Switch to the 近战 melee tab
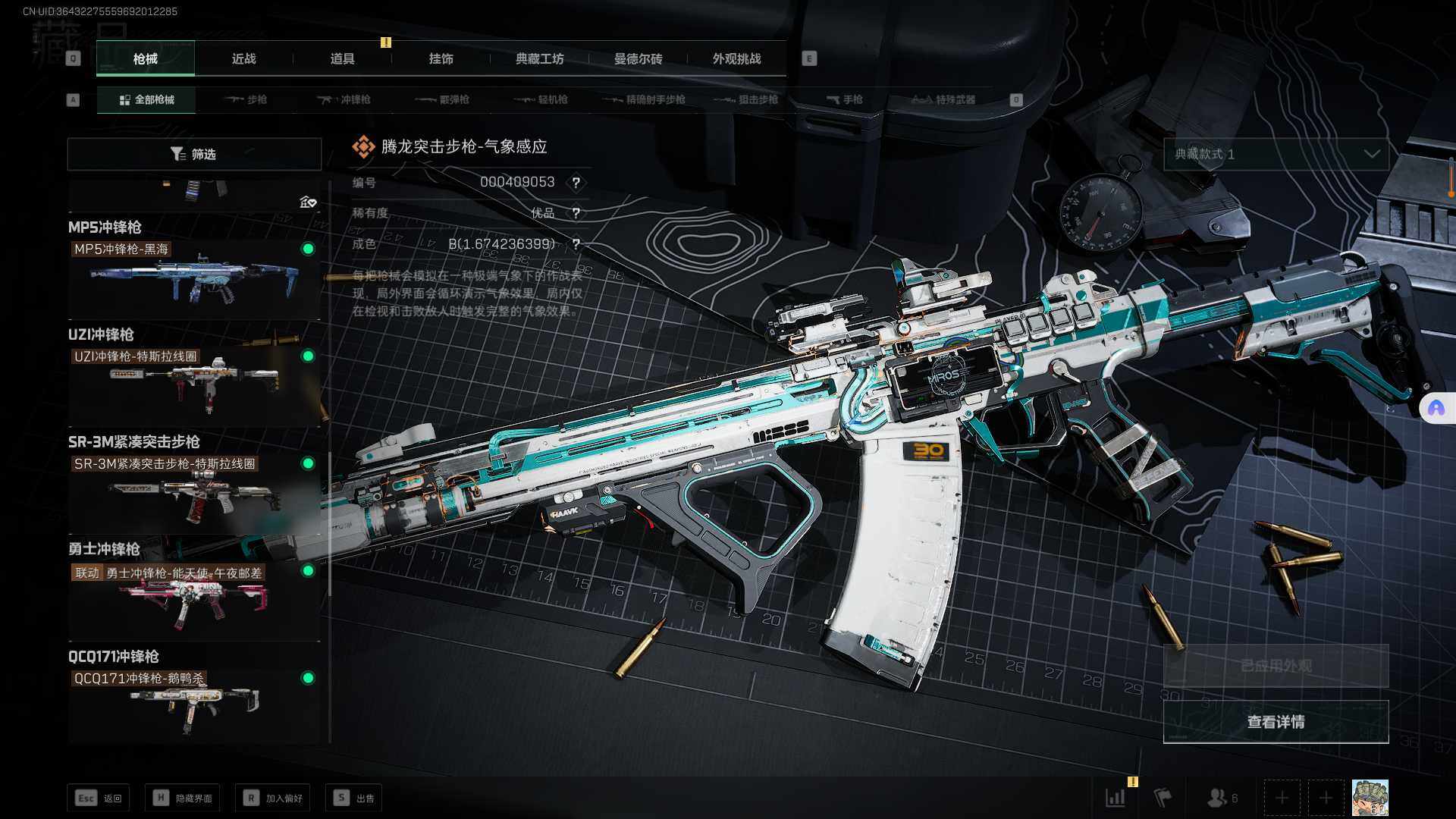Image resolution: width=1456 pixels, height=819 pixels. [243, 59]
